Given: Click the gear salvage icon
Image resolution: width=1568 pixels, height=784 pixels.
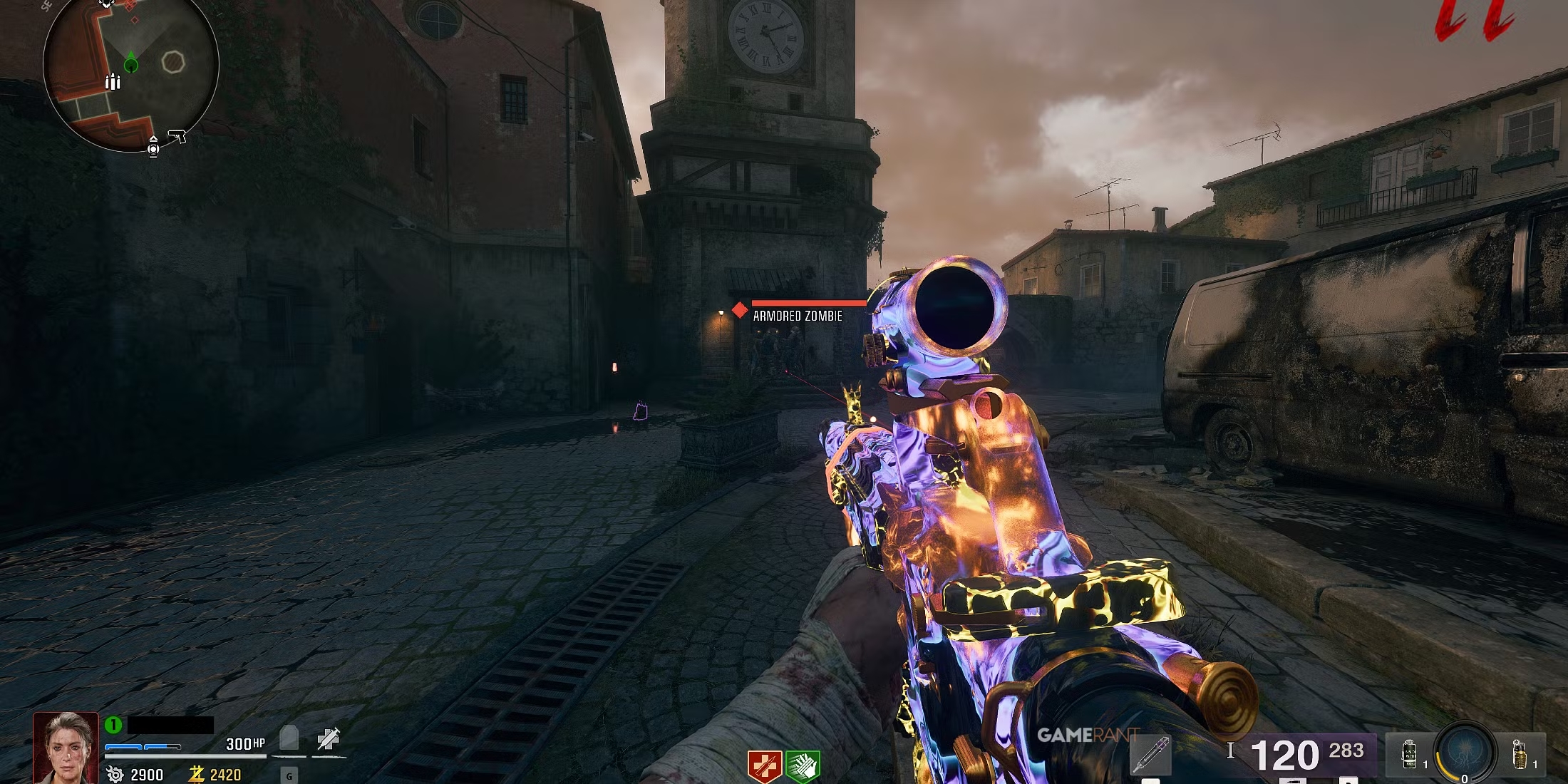Looking at the screenshot, I should click(x=115, y=774).
